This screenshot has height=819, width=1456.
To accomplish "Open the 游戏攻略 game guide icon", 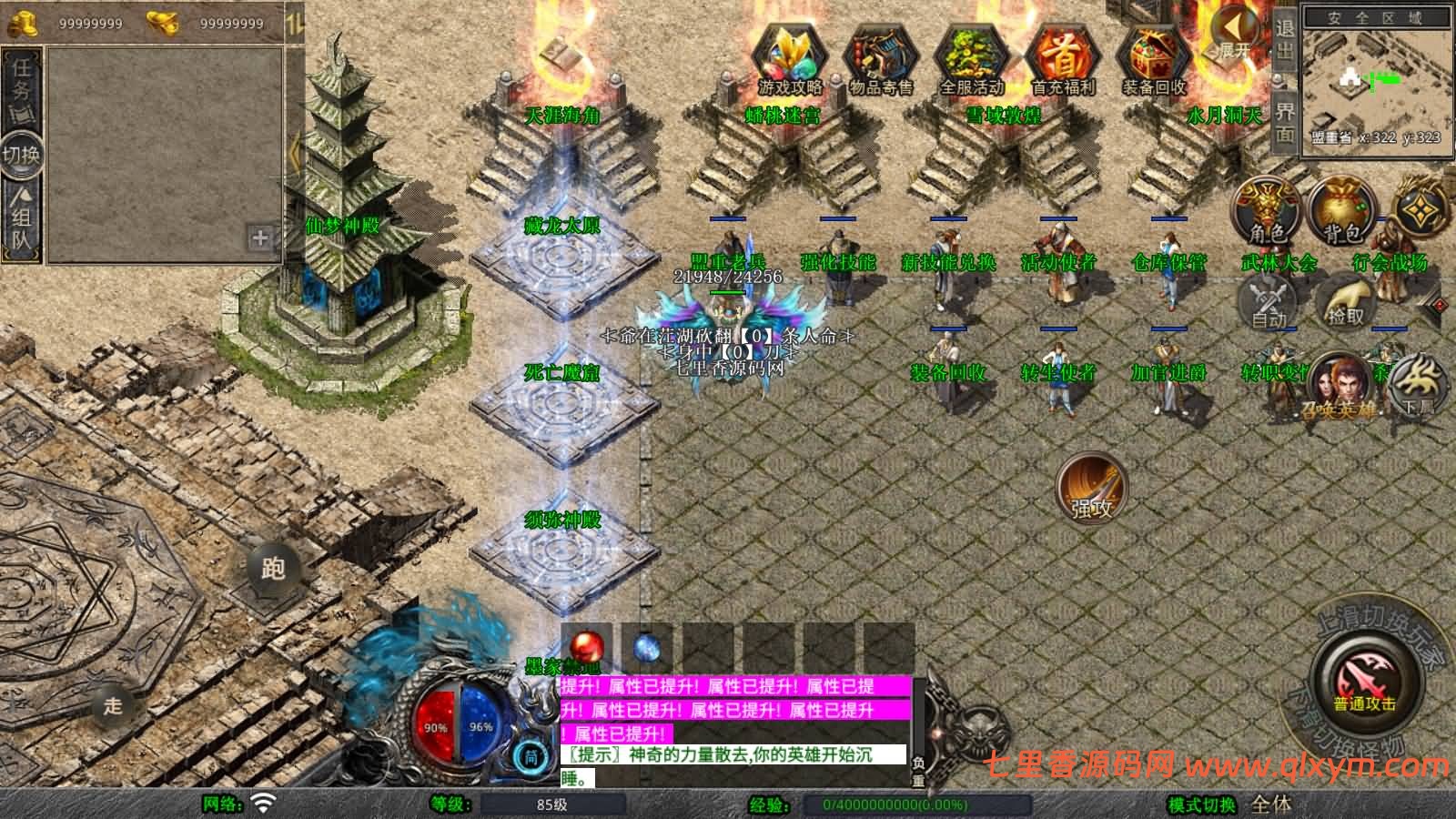I will [789, 56].
